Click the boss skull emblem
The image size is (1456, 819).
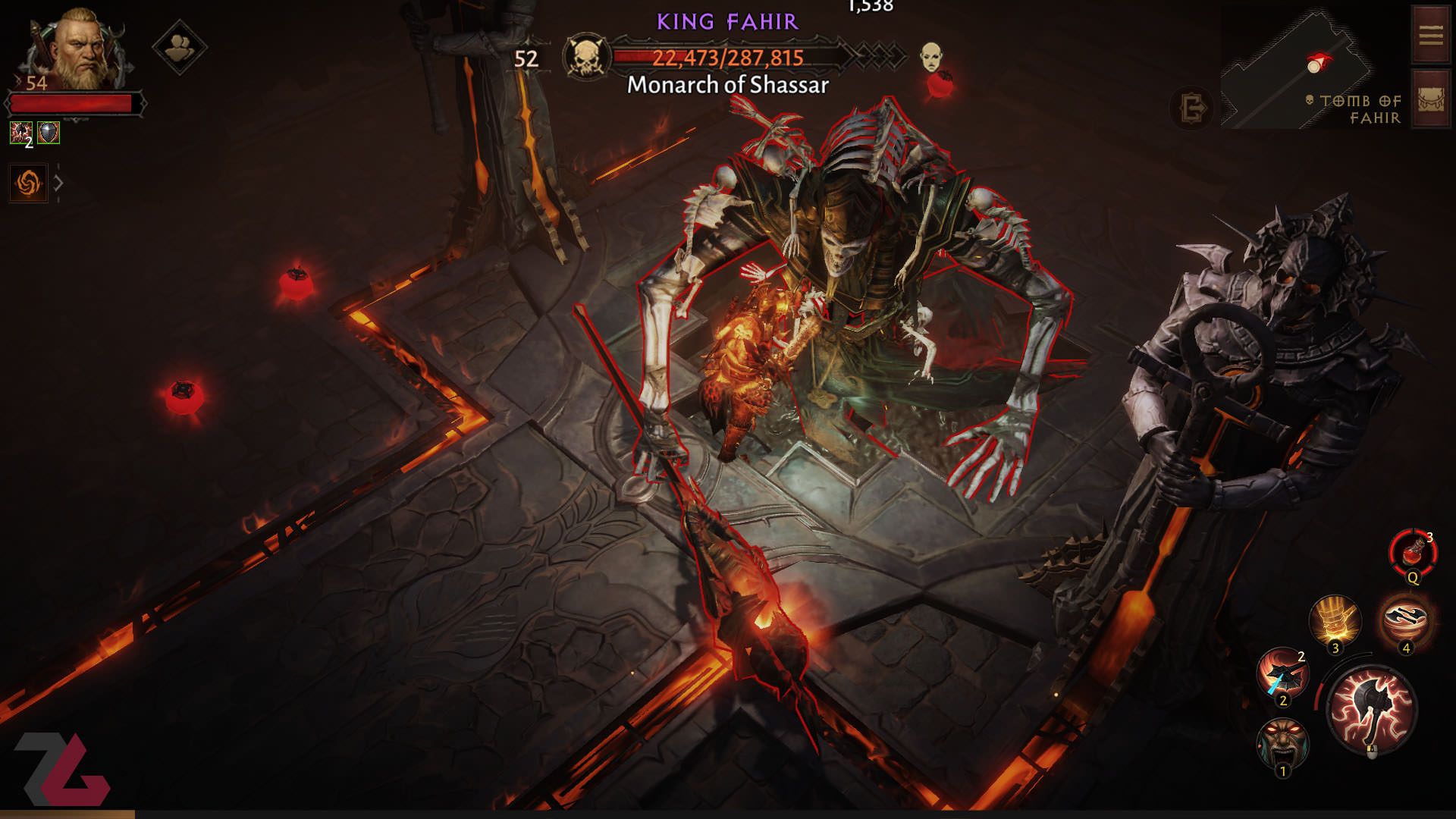click(x=587, y=56)
